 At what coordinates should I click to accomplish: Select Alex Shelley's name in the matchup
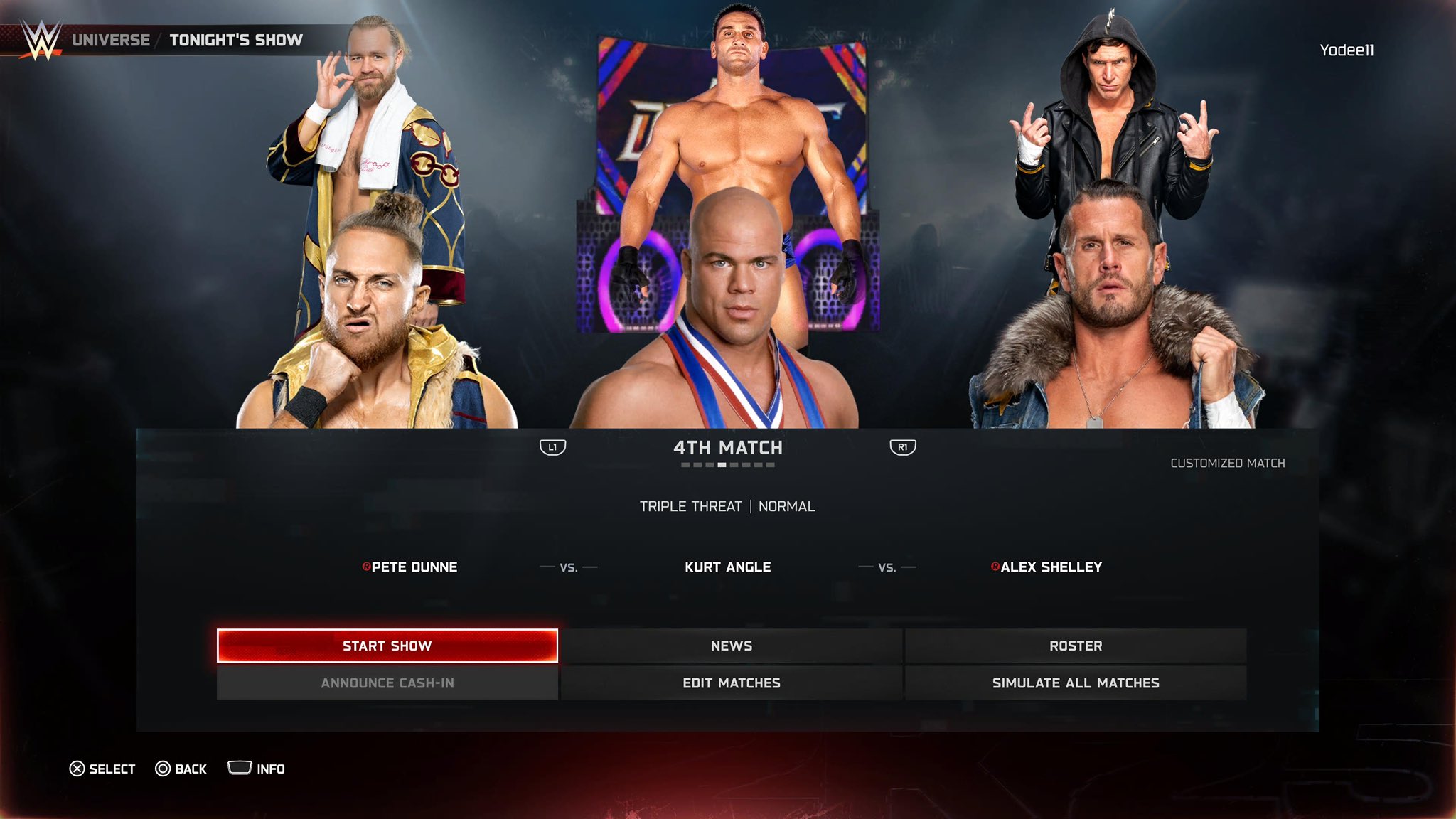click(x=1051, y=567)
